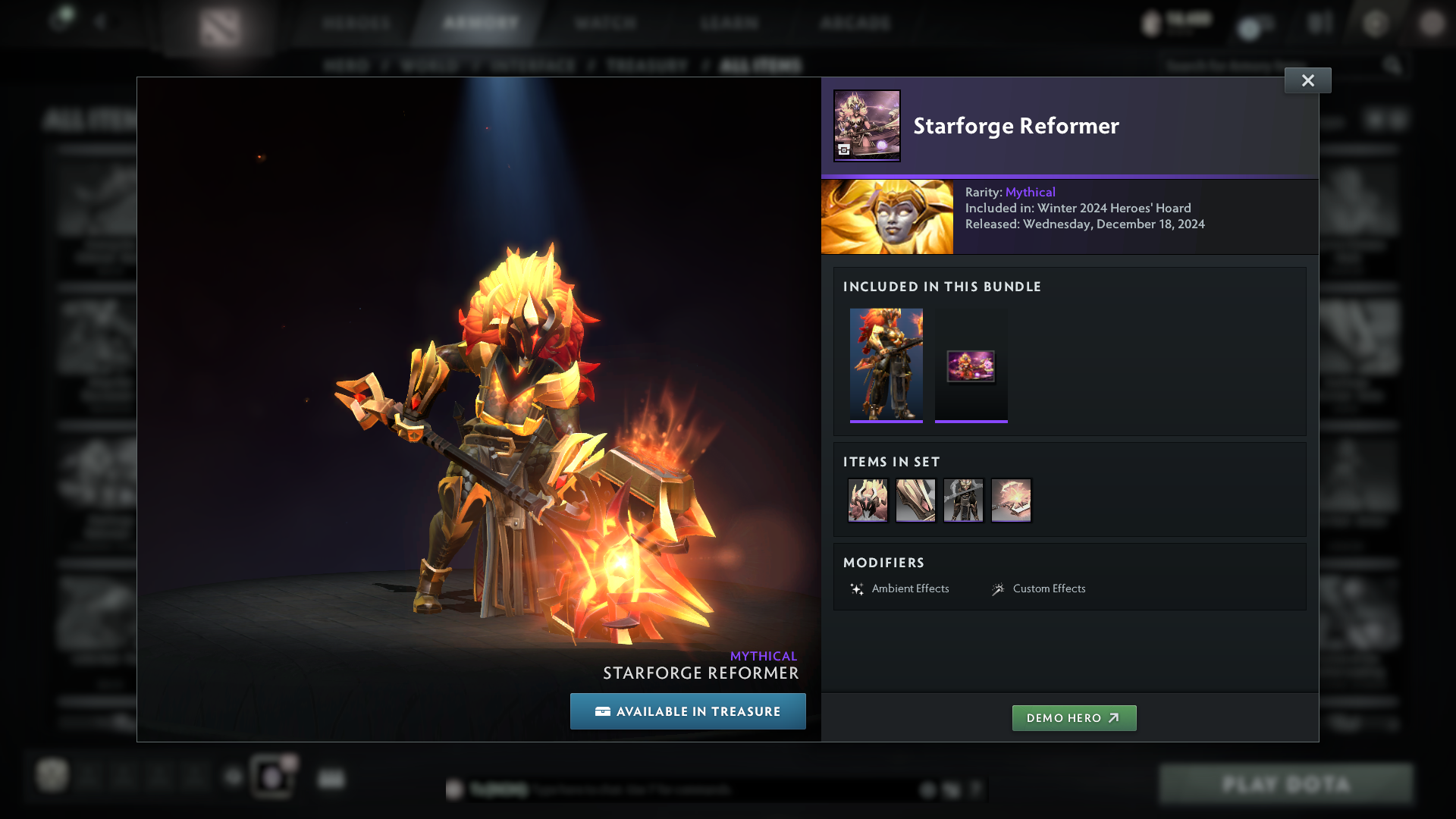Open the Dawnbreaker hero portrait
Image resolution: width=1456 pixels, height=819 pixels.
click(x=887, y=217)
